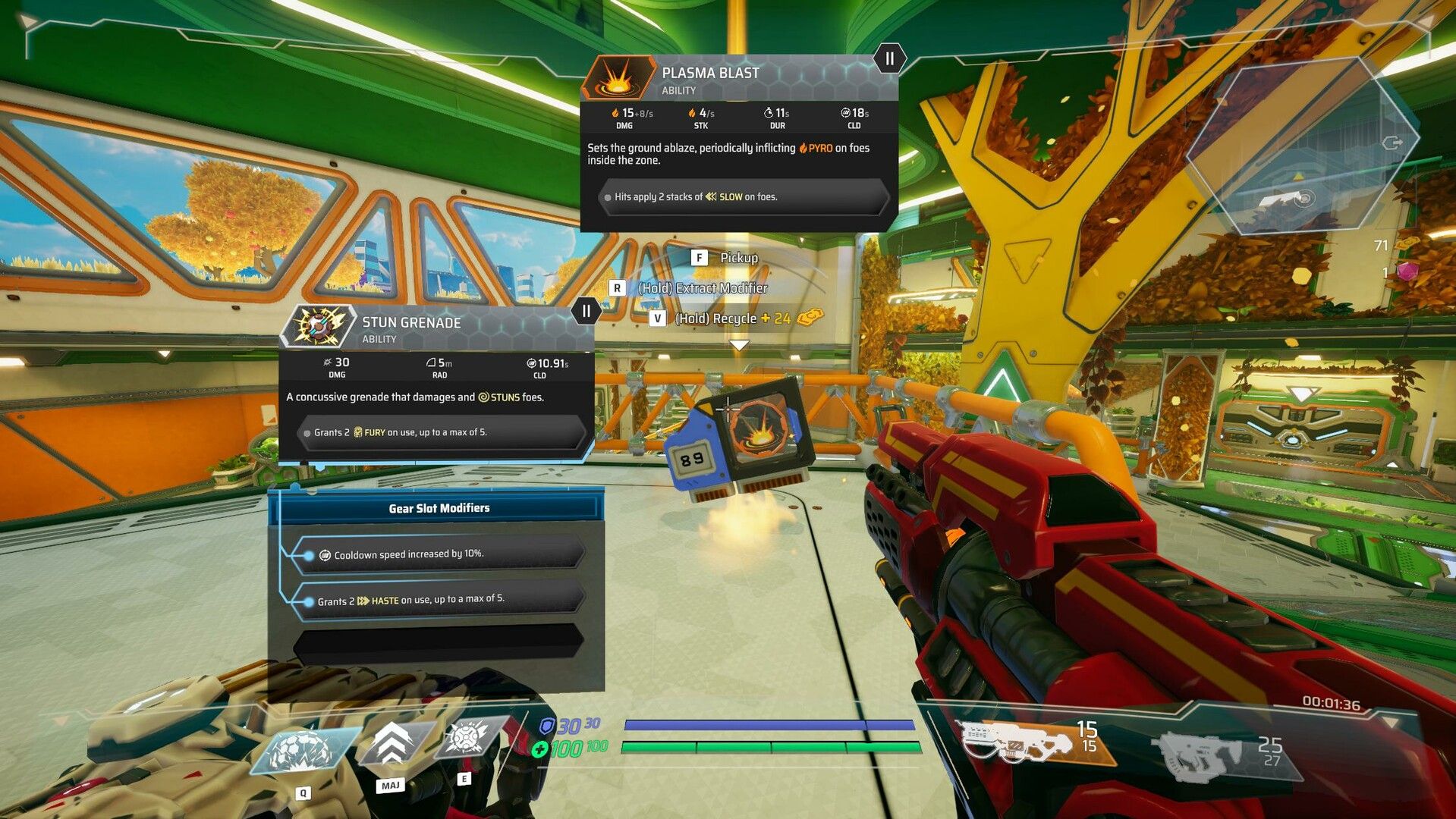
Task: Click the currency icon next to Recycle +24
Action: pyautogui.click(x=808, y=318)
